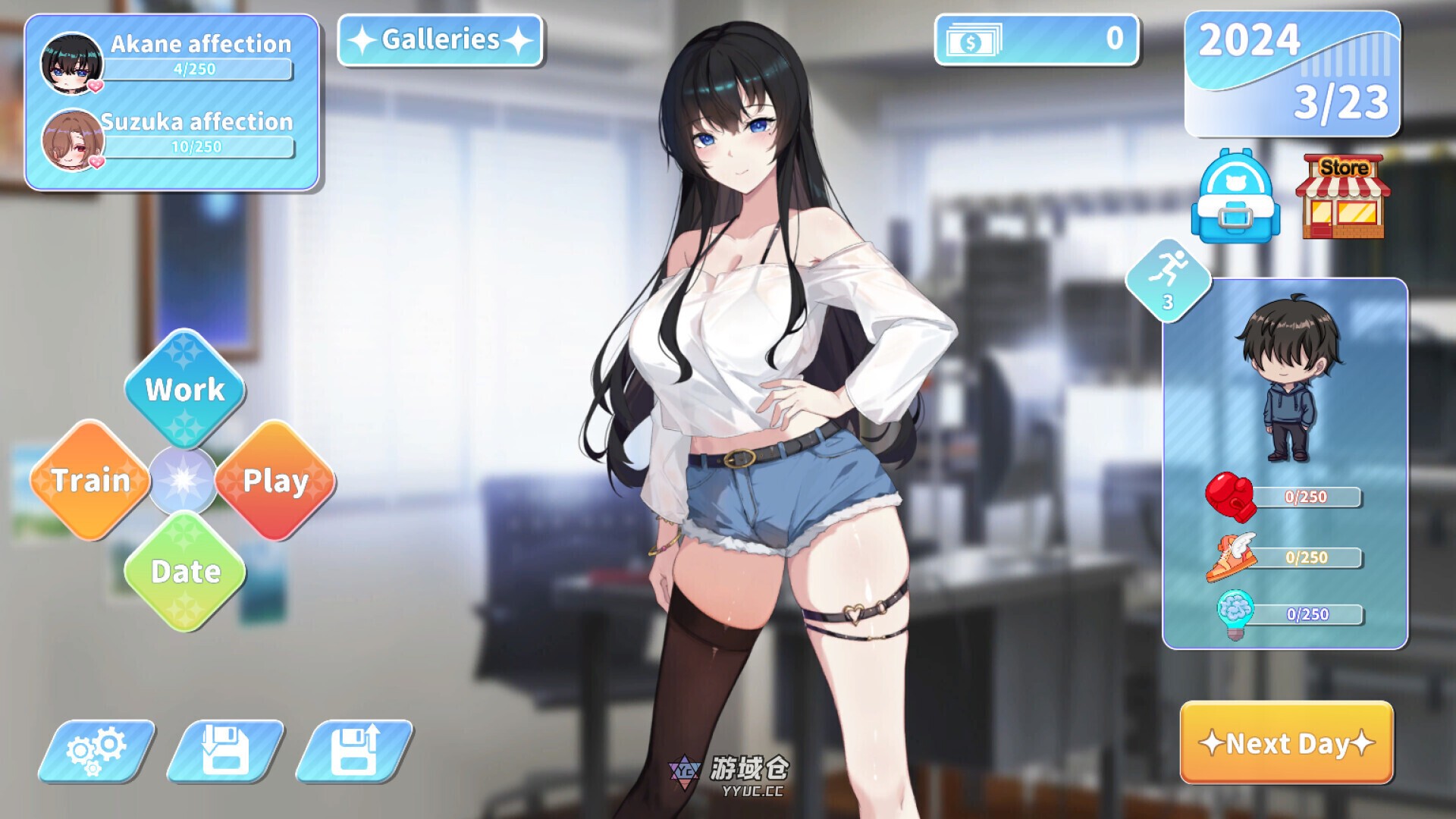Click Akane's chibi portrait

[x=72, y=64]
